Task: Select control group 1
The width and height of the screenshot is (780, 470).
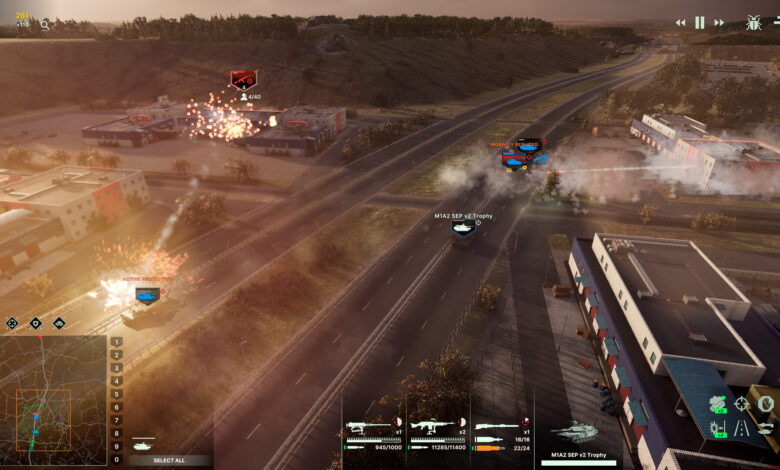Action: [x=117, y=342]
